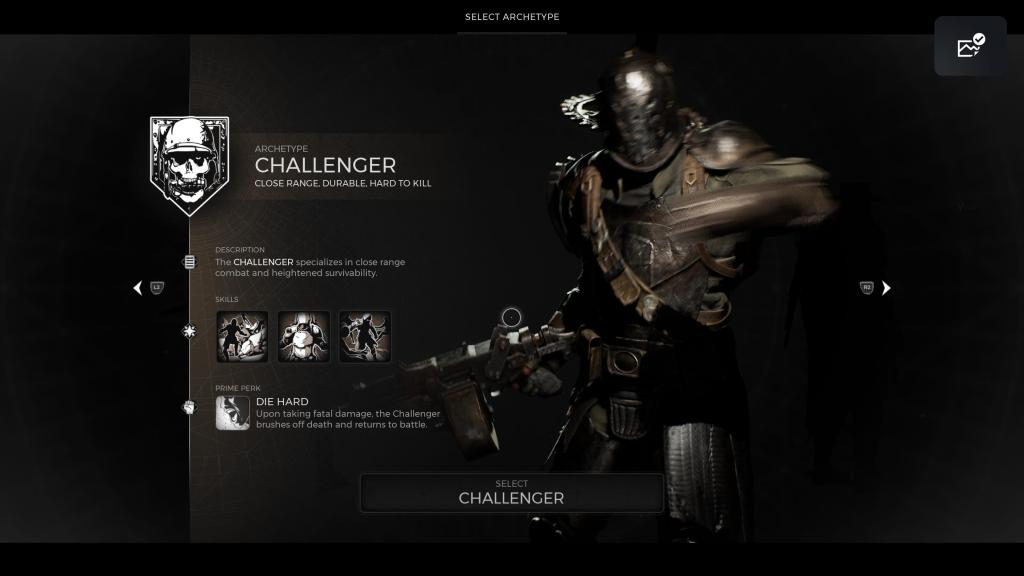Open the chart overlay icon in the corner
Image resolution: width=1024 pixels, height=576 pixels.
click(970, 46)
